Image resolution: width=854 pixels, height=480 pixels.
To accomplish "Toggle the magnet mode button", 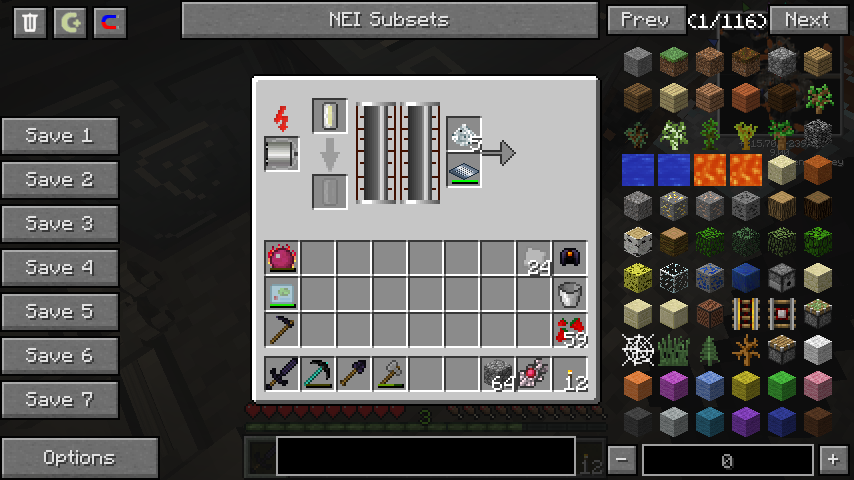I will (x=110, y=23).
